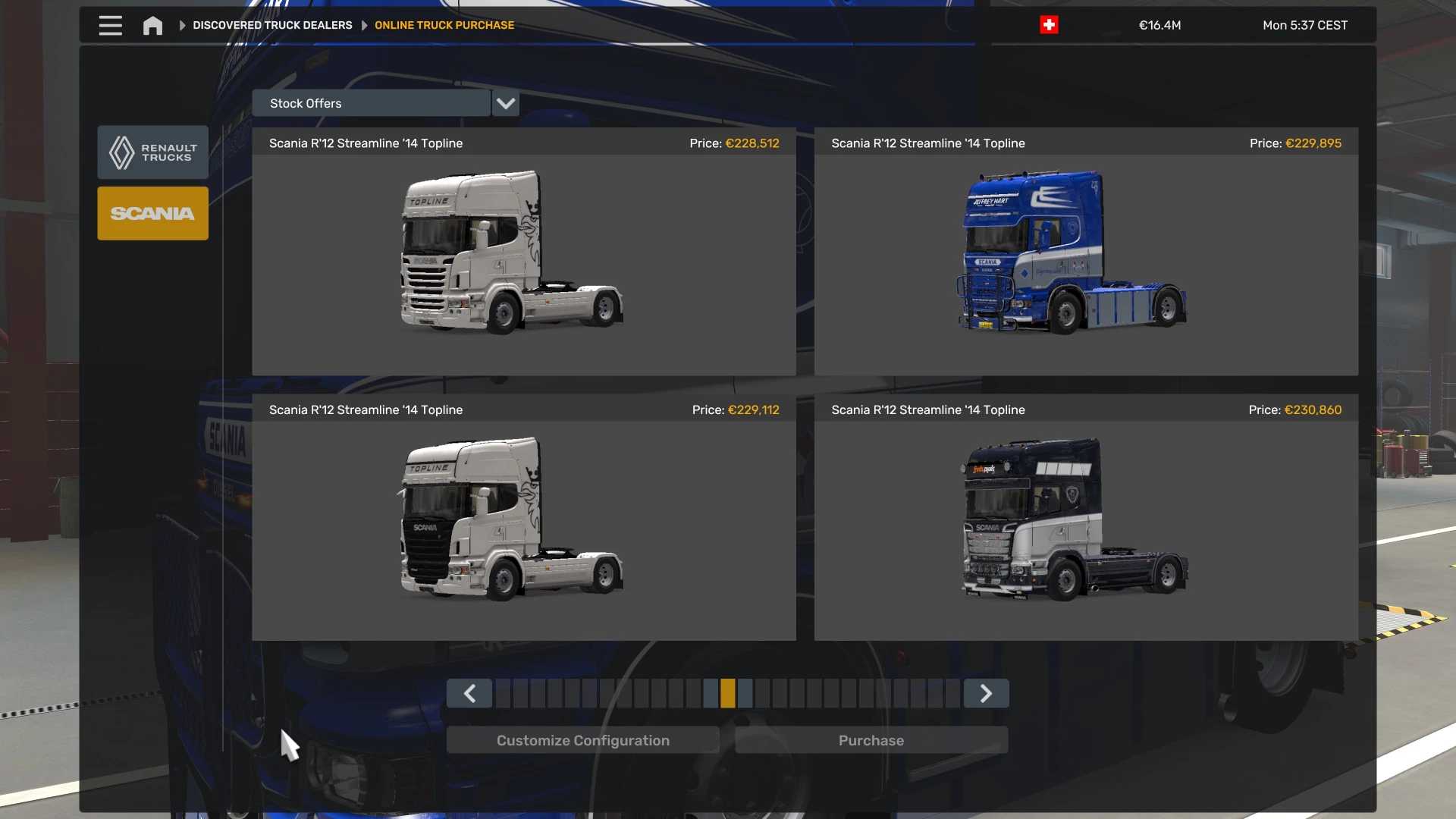This screenshot has height=819, width=1456.
Task: Go to the previous page of offers
Action: (469, 694)
